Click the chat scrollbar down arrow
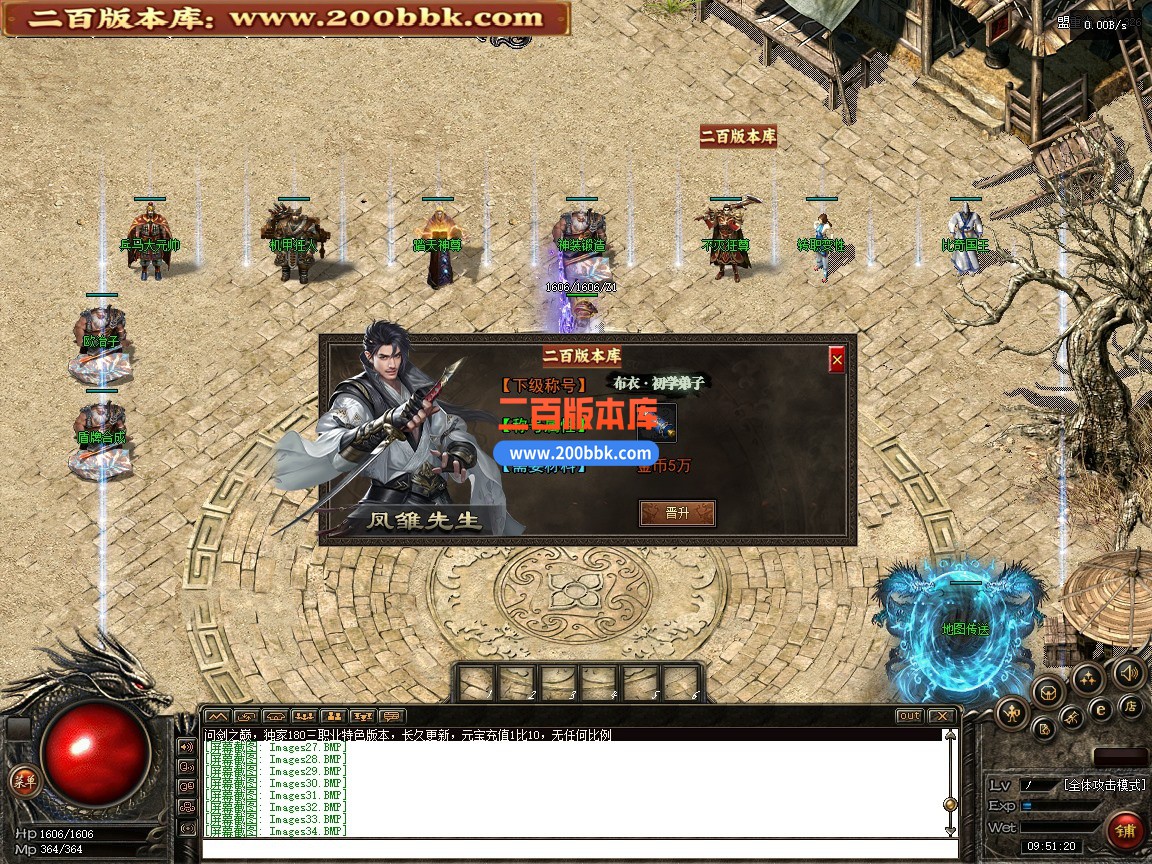1152x864 pixels. point(950,829)
